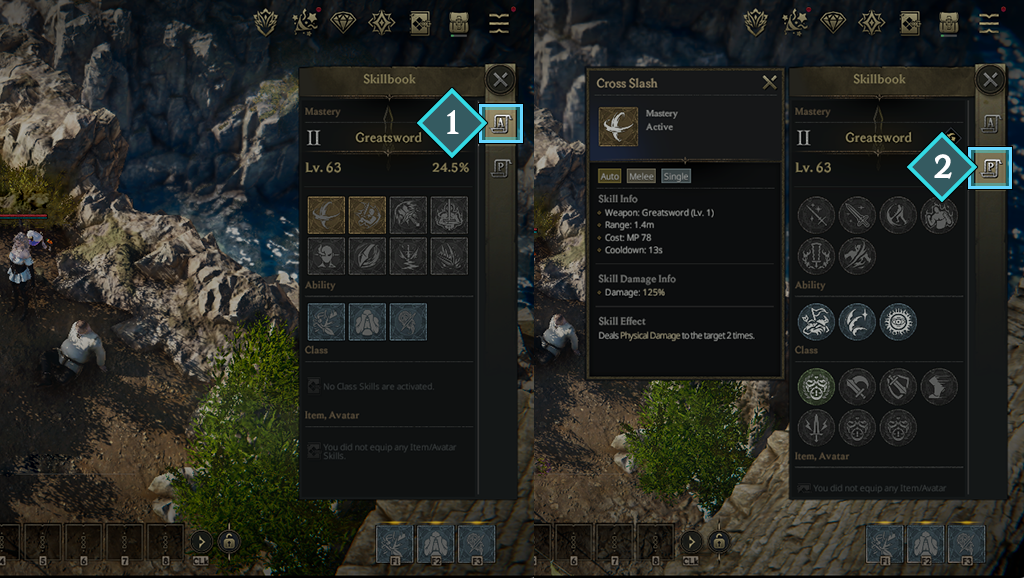This screenshot has height=578, width=1024.
Task: Select the skull skill in the Greatsword grid
Action: point(326,256)
